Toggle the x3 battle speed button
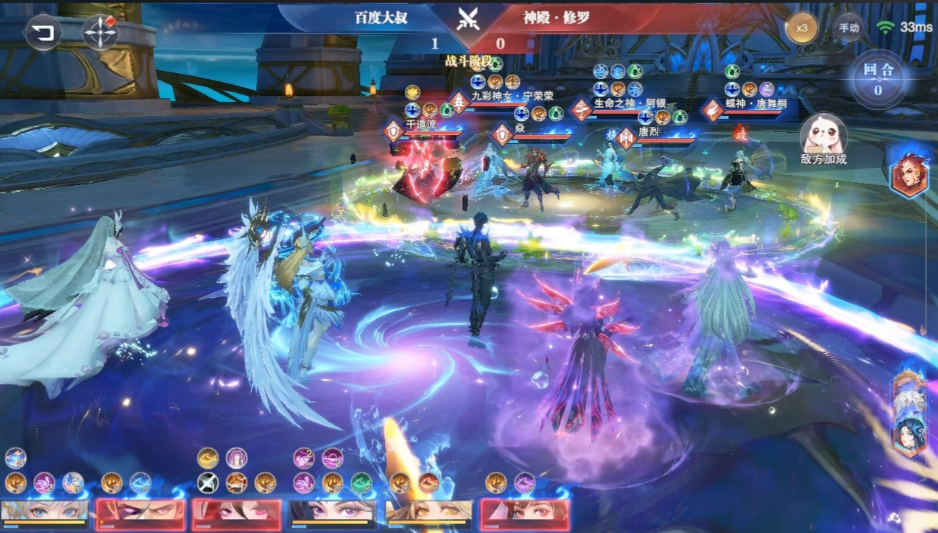Screen dimensions: 938x533 click(801, 28)
